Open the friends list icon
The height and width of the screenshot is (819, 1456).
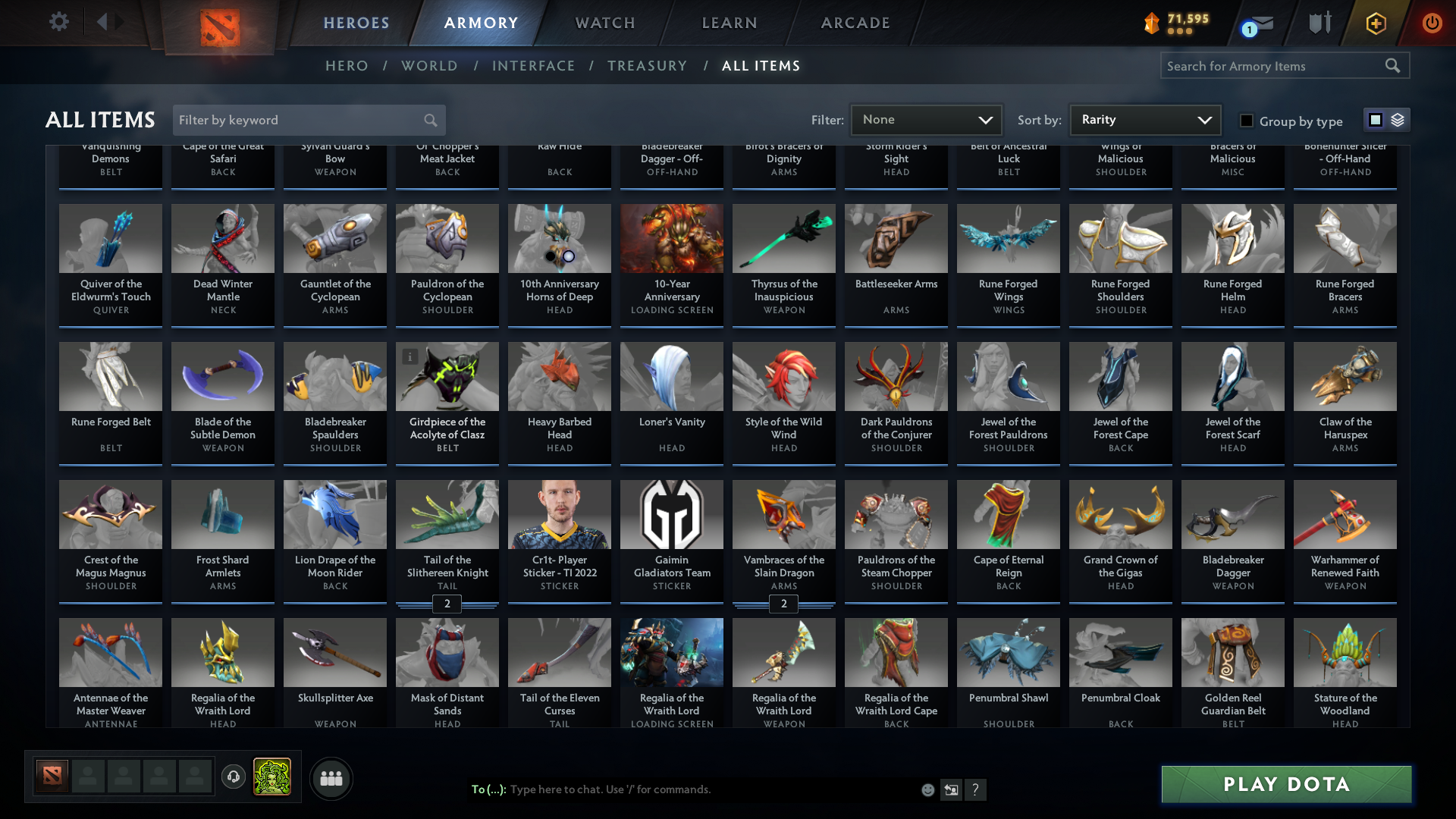(x=331, y=778)
